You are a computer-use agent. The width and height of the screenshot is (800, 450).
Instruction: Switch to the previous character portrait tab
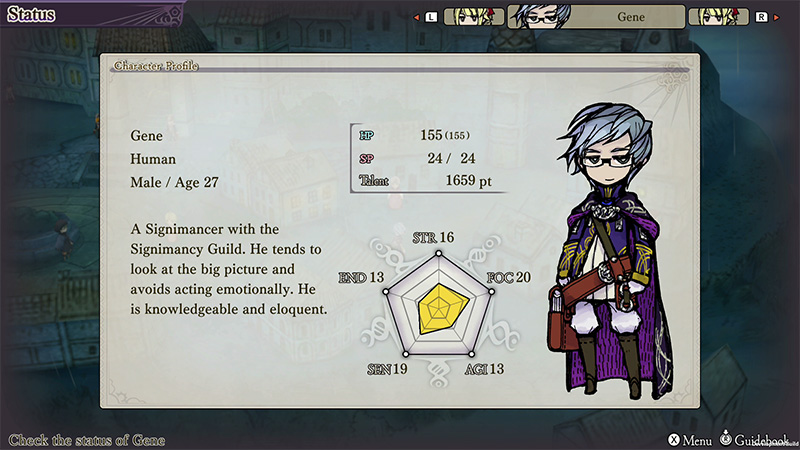coord(473,17)
